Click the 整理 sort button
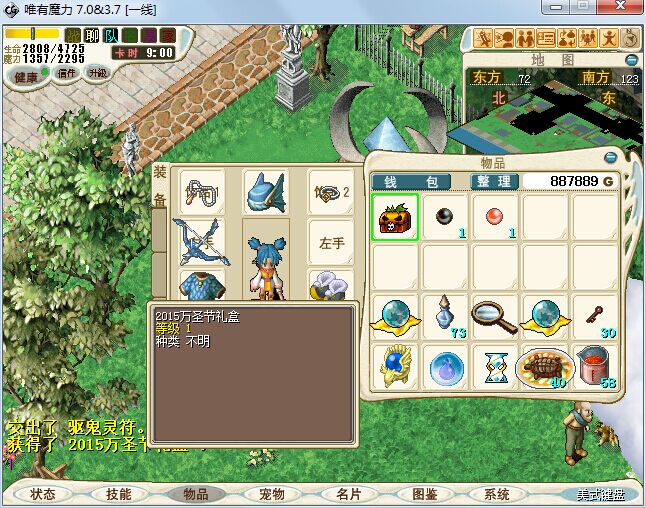Screen dimensions: 646x508 tap(494, 181)
